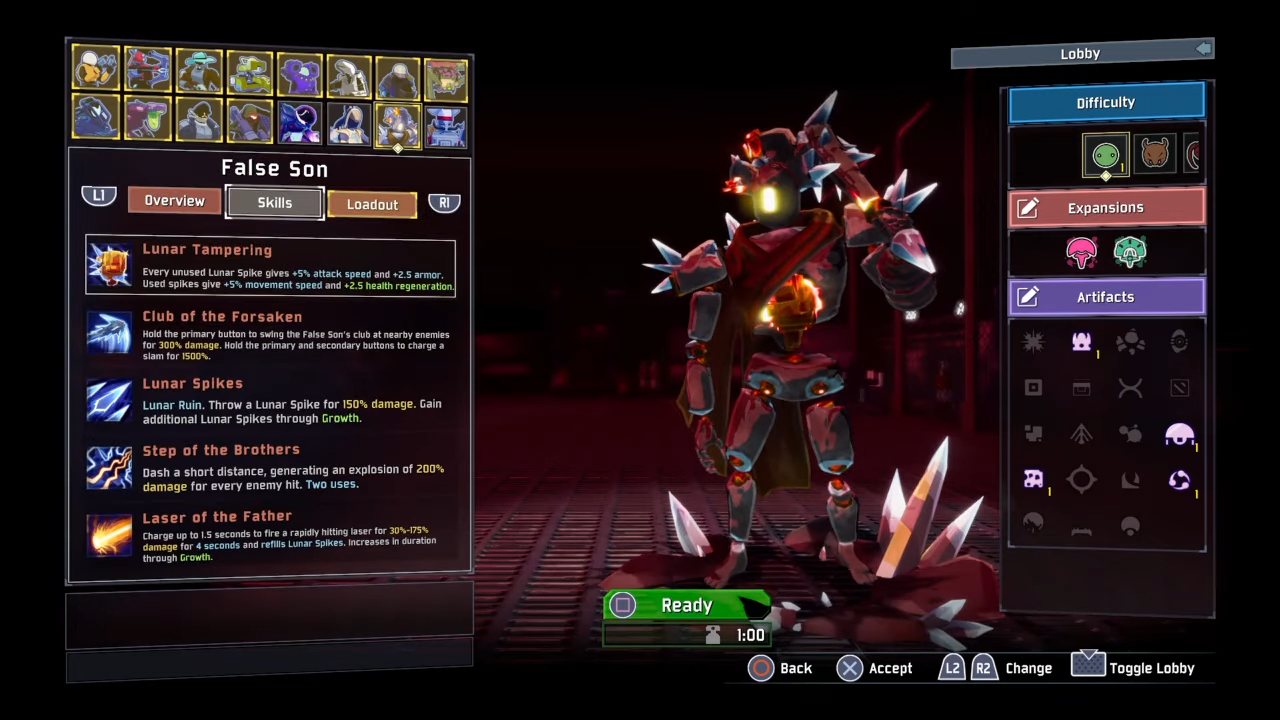1280x720 pixels.
Task: Click the green Ready button
Action: 686,605
